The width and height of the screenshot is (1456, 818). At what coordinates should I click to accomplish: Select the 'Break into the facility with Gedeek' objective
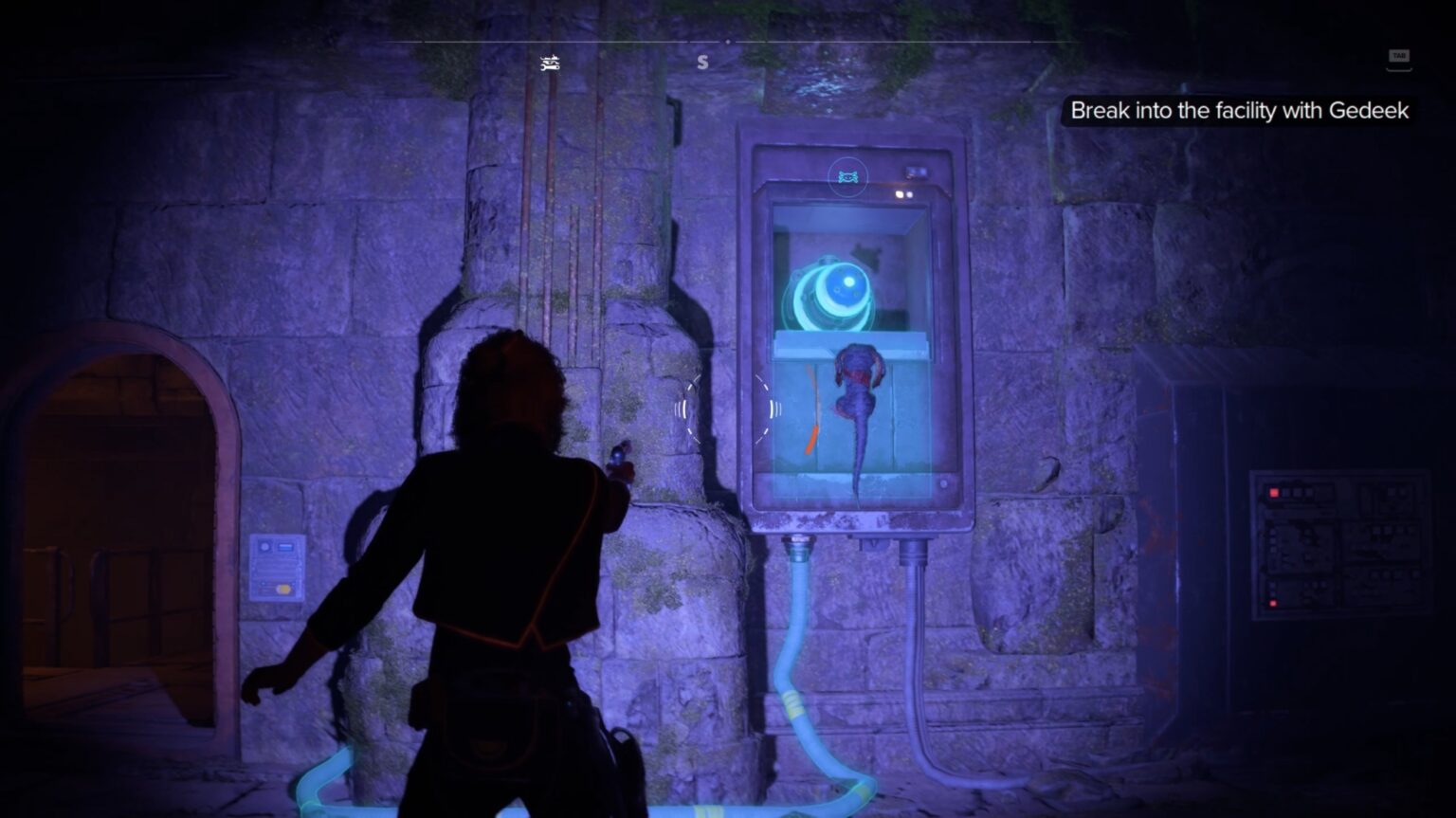(x=1240, y=111)
